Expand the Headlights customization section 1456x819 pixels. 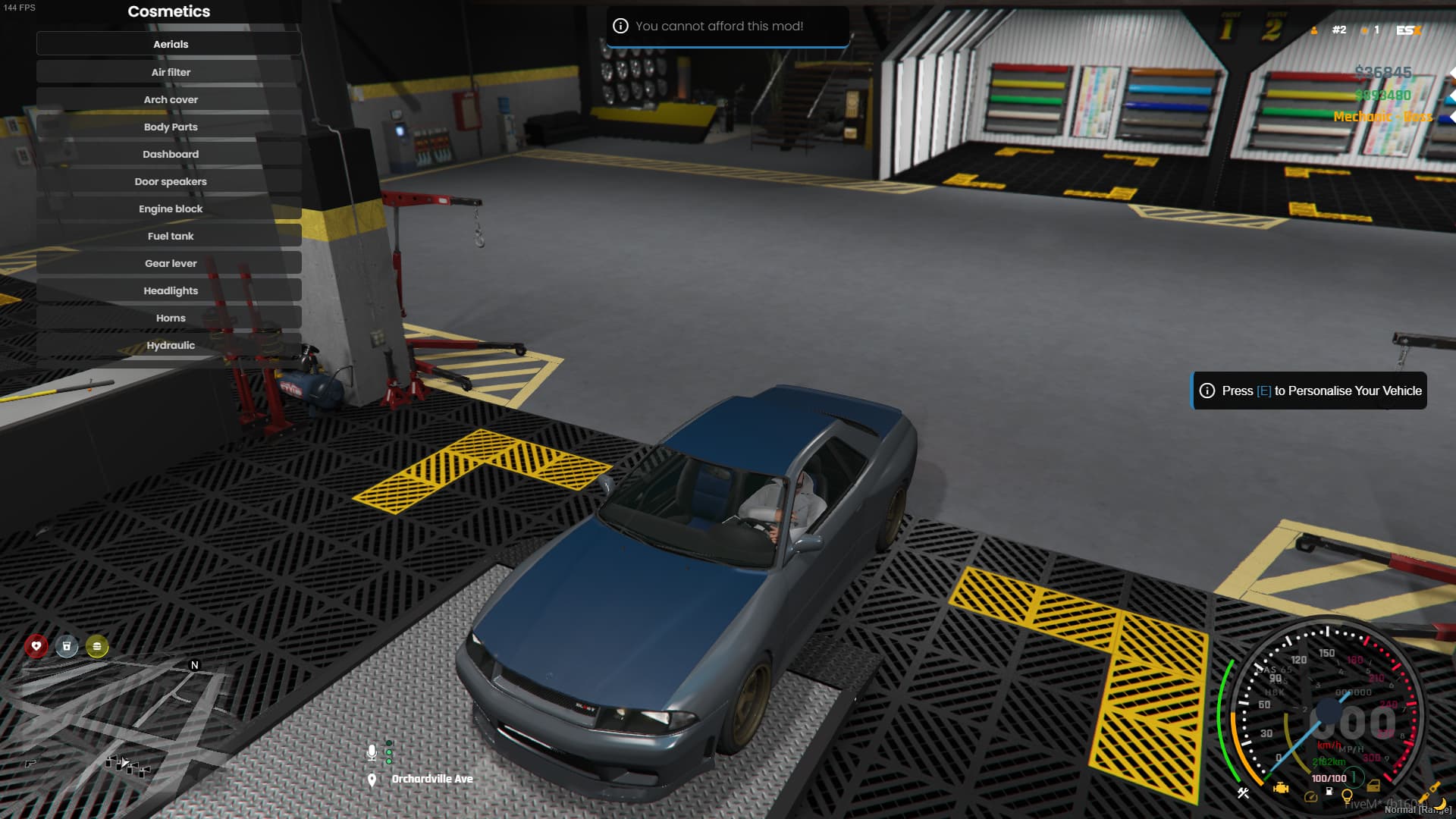[170, 290]
